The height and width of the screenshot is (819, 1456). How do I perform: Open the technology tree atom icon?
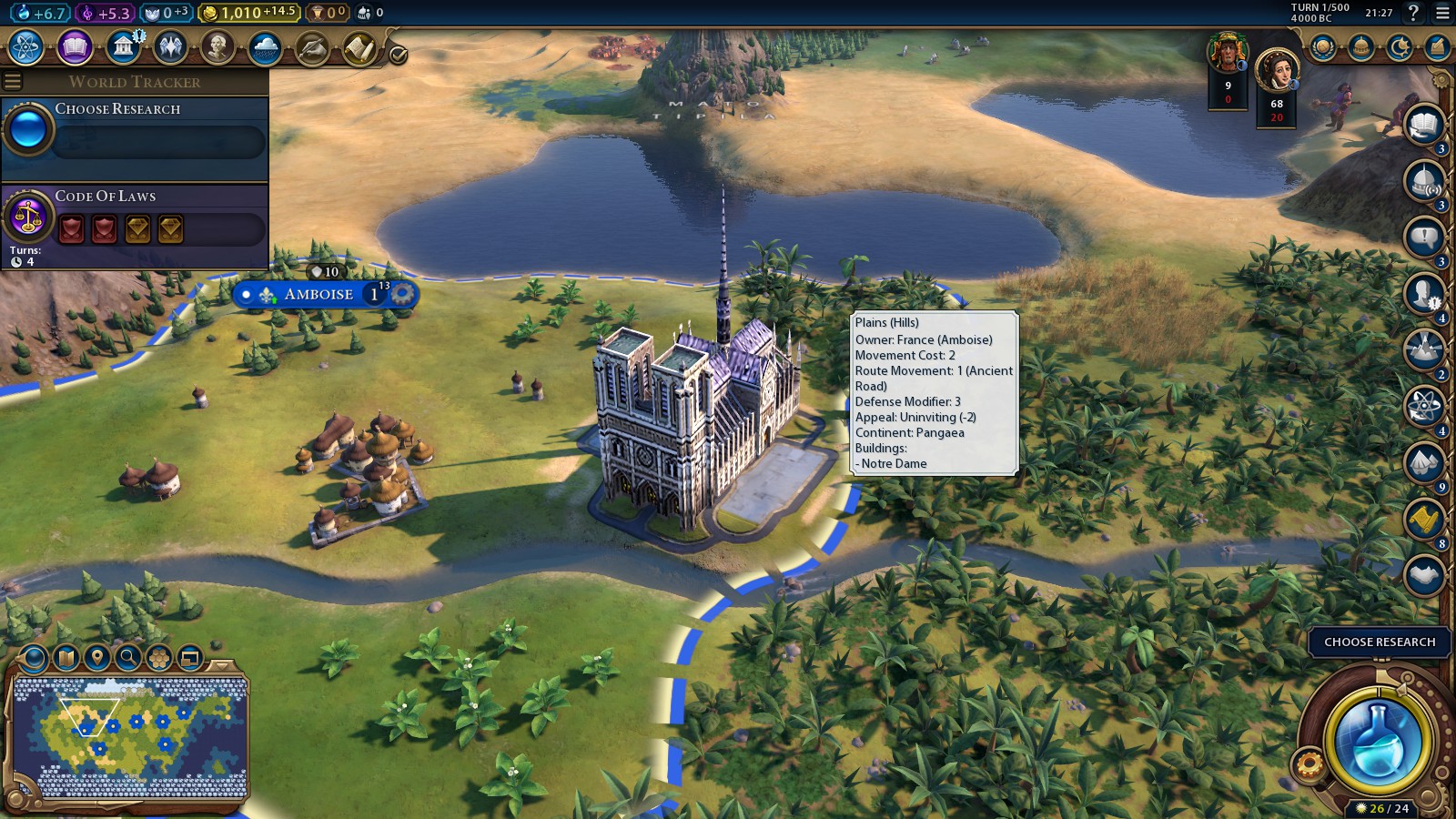26,47
